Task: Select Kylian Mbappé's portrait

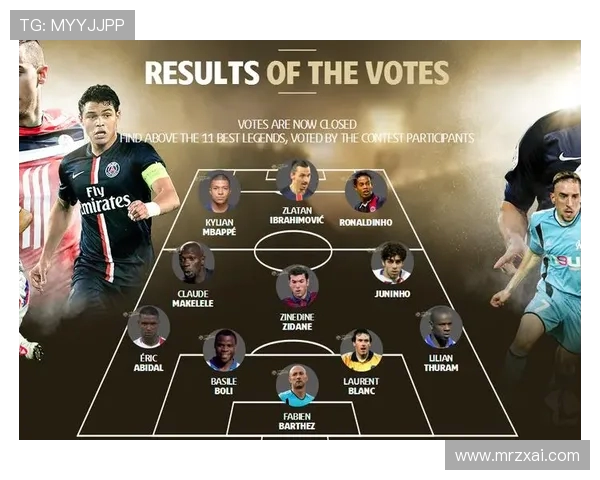Action: 219,193
